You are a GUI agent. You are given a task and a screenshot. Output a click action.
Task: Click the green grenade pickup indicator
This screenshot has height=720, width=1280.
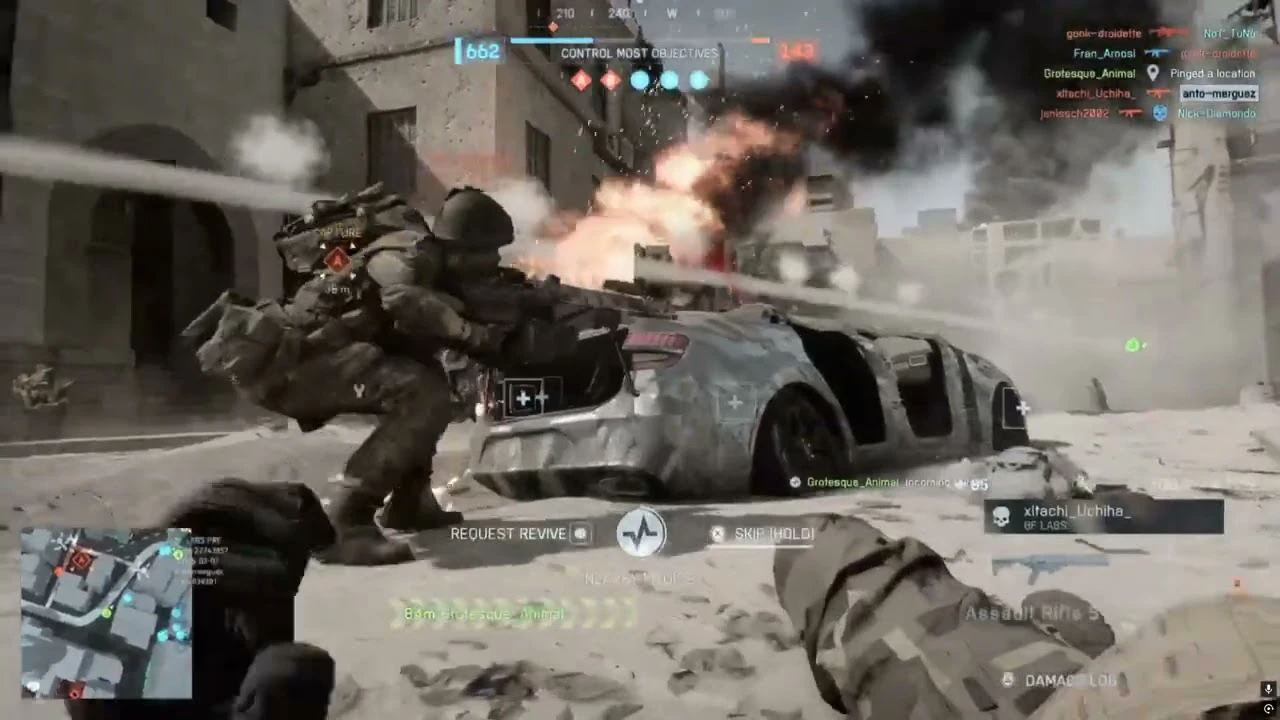point(1131,345)
